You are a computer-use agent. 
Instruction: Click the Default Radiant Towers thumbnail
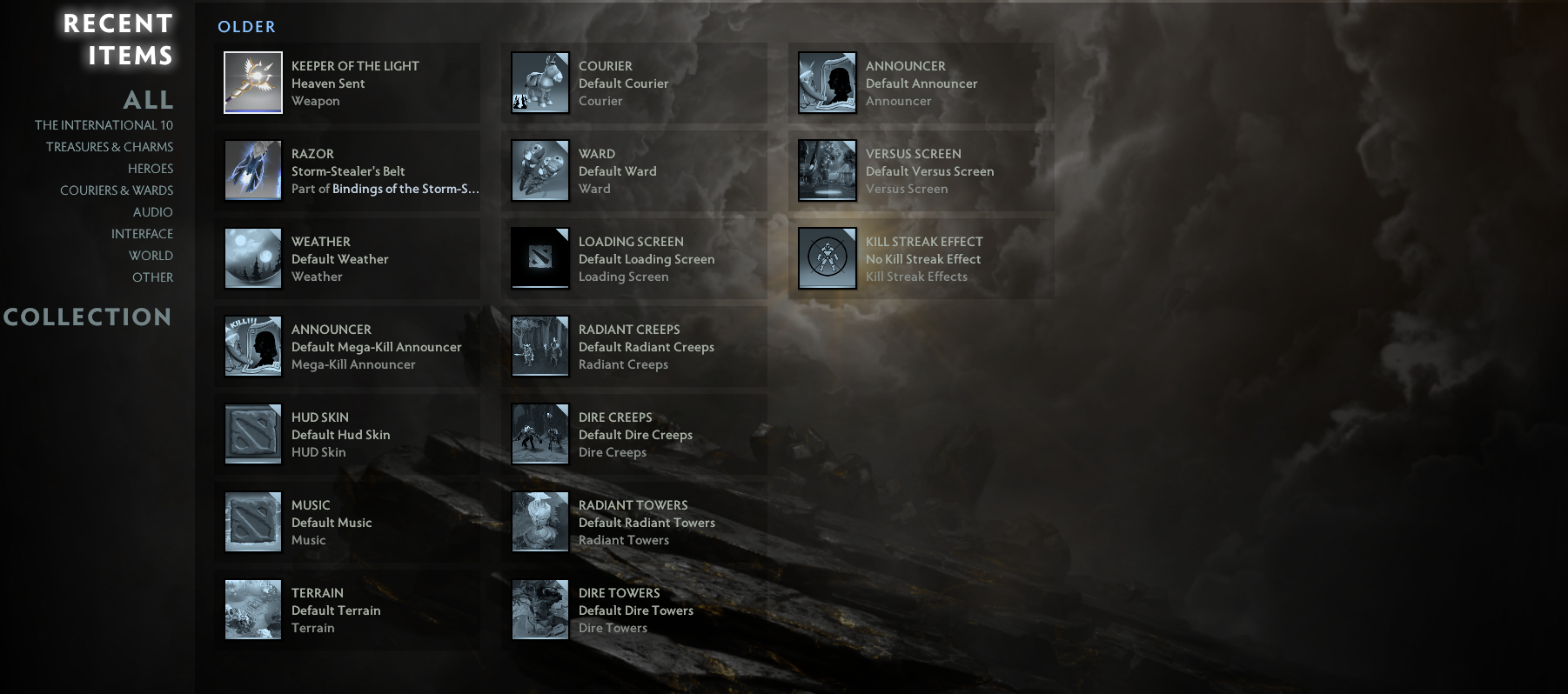(x=539, y=522)
